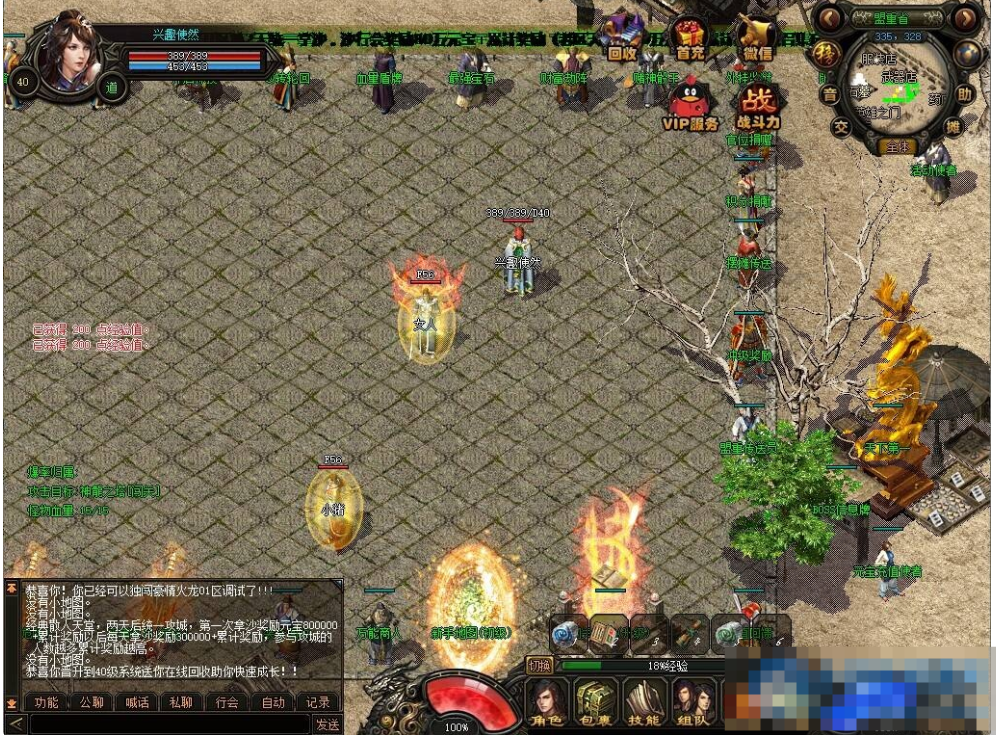This screenshot has height=735, width=996.
Task: Open the 回收 recycle icon
Action: click(x=622, y=38)
